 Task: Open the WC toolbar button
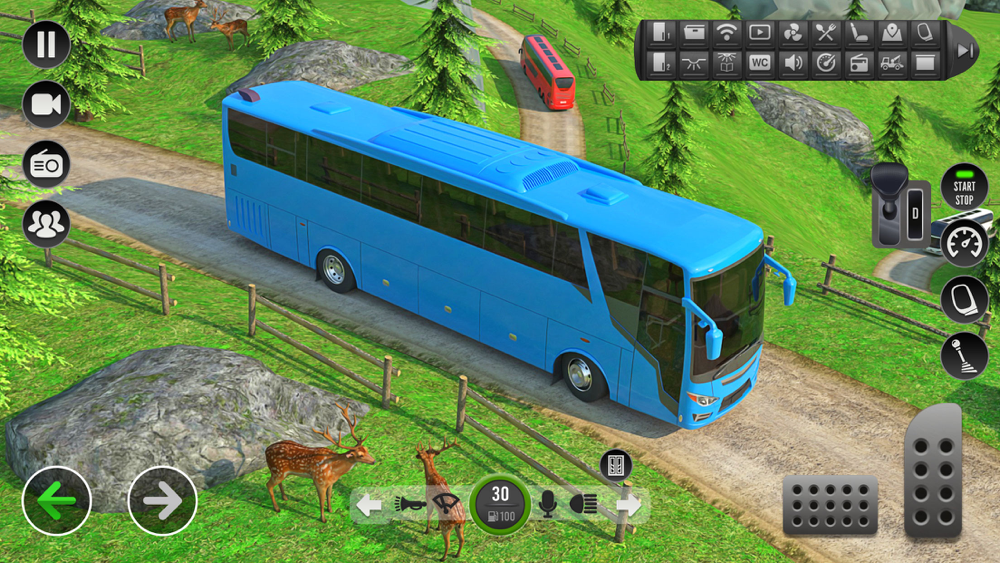tap(760, 64)
